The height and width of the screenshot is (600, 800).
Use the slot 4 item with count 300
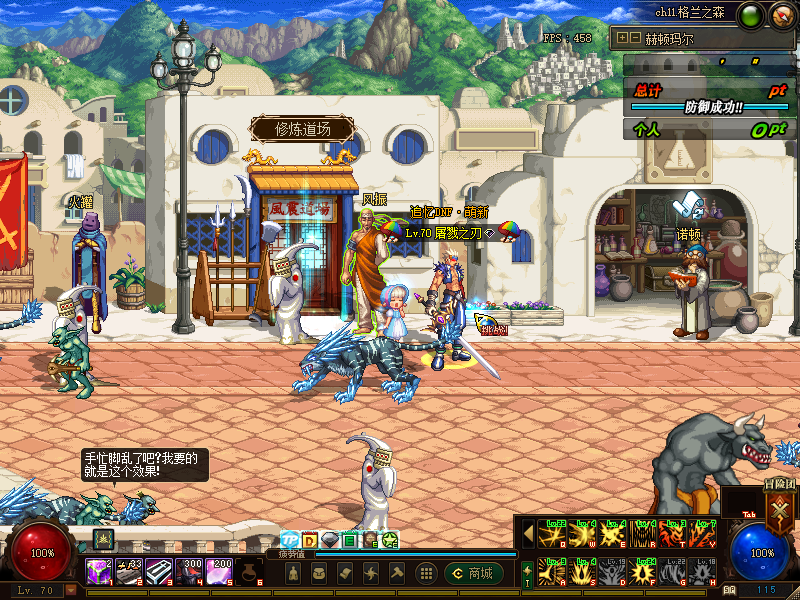pyautogui.click(x=188, y=572)
